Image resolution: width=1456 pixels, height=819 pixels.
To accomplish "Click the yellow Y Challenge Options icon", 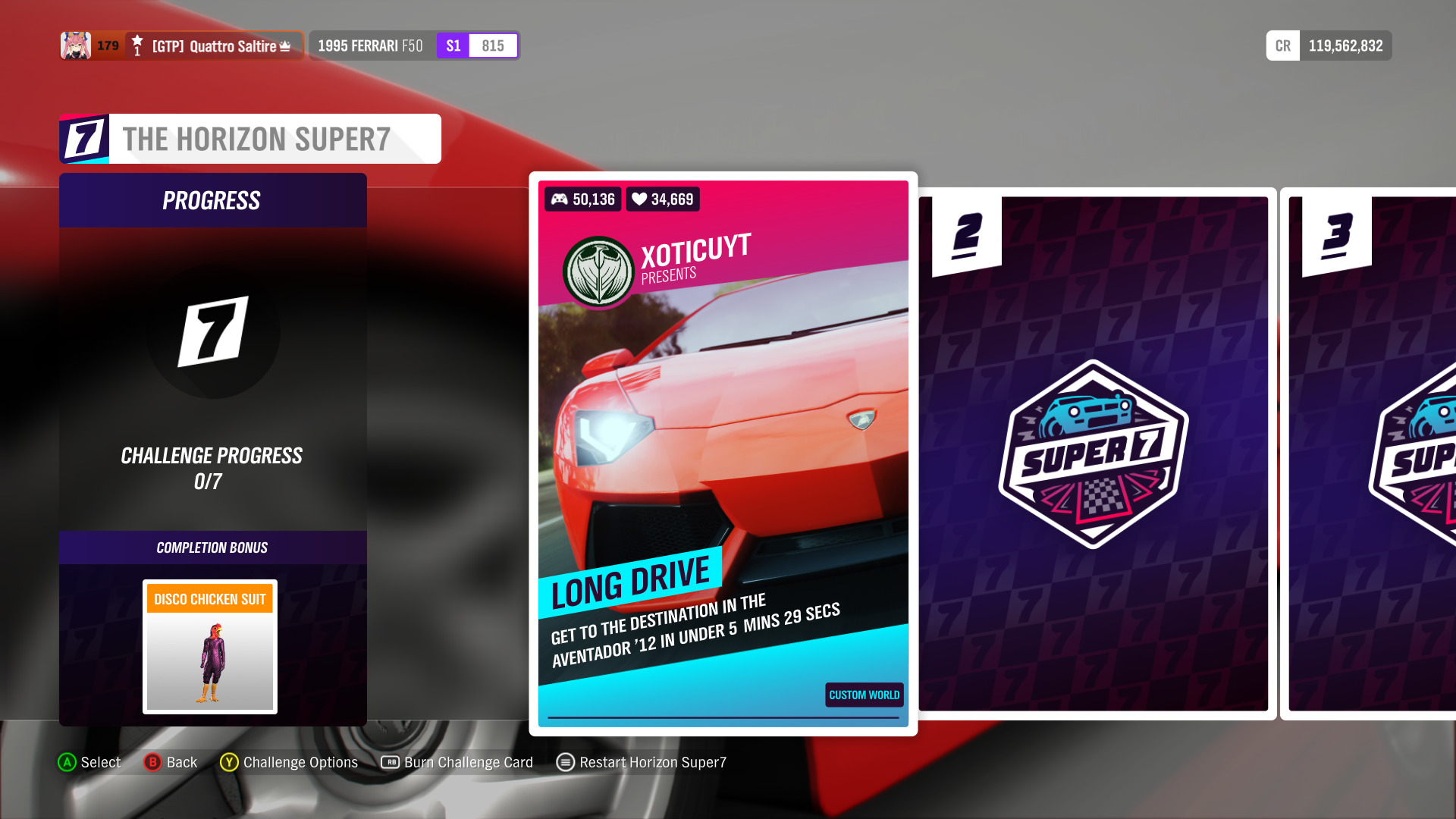I will pos(227,762).
